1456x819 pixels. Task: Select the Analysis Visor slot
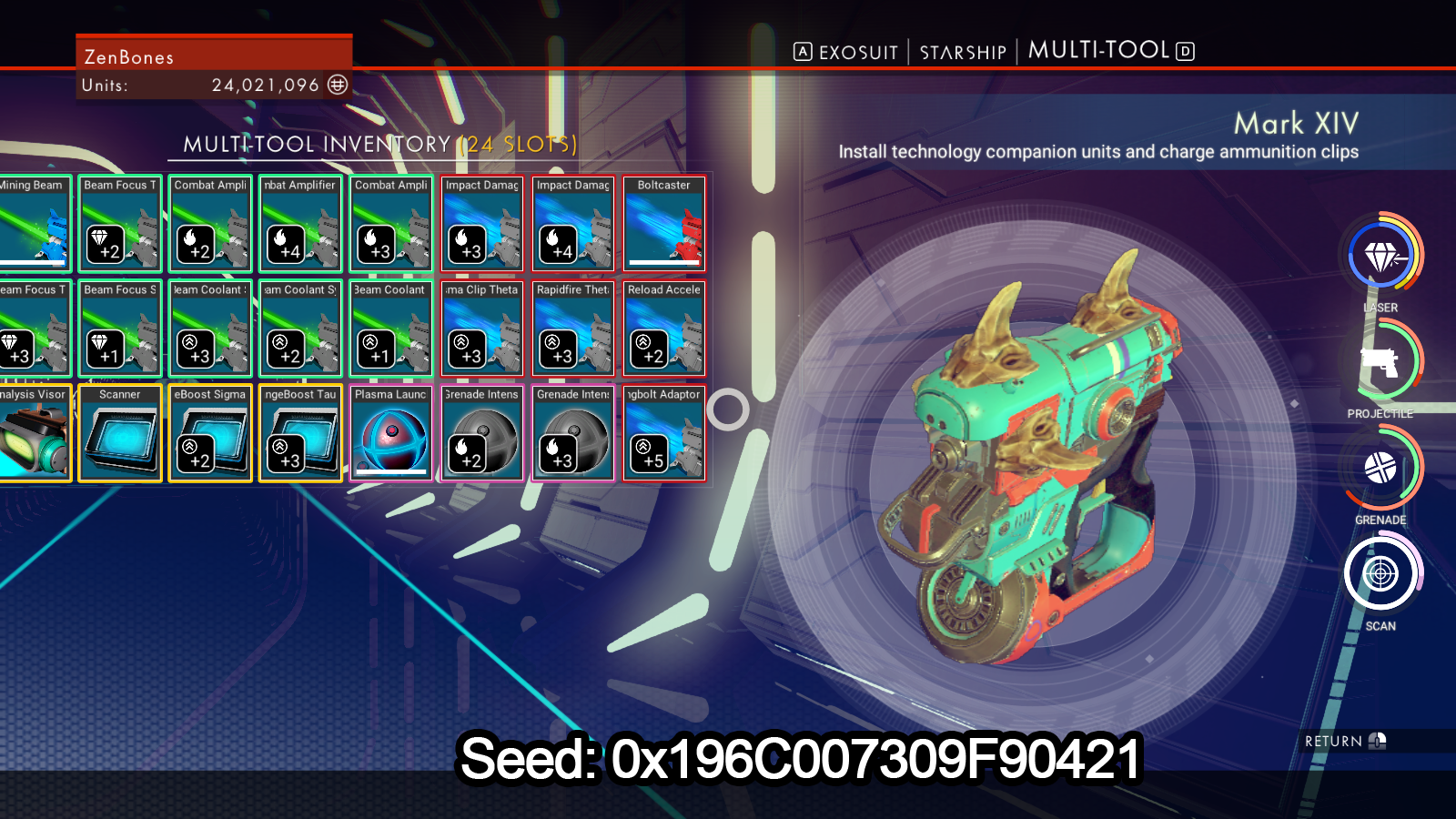click(x=35, y=433)
